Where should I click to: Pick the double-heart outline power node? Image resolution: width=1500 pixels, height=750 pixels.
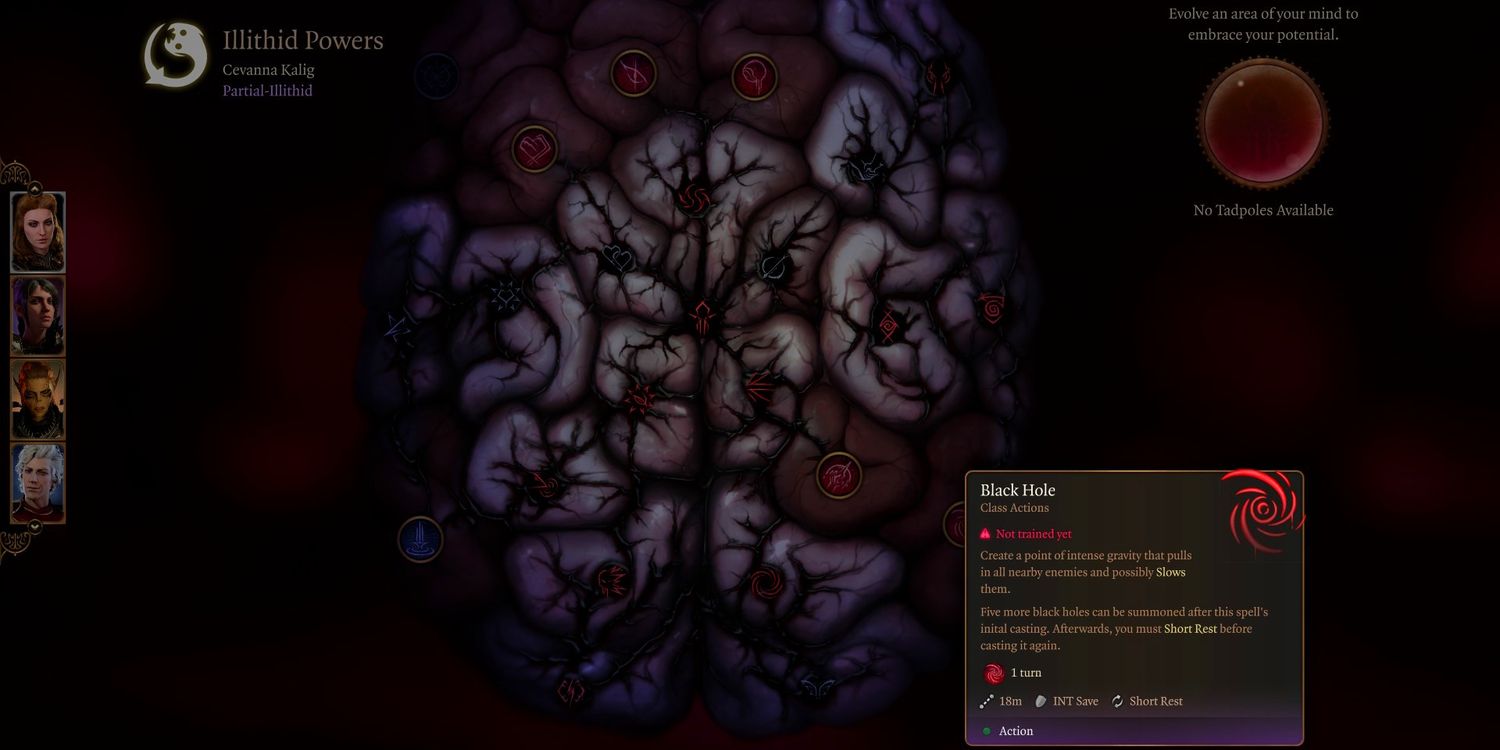[x=618, y=260]
